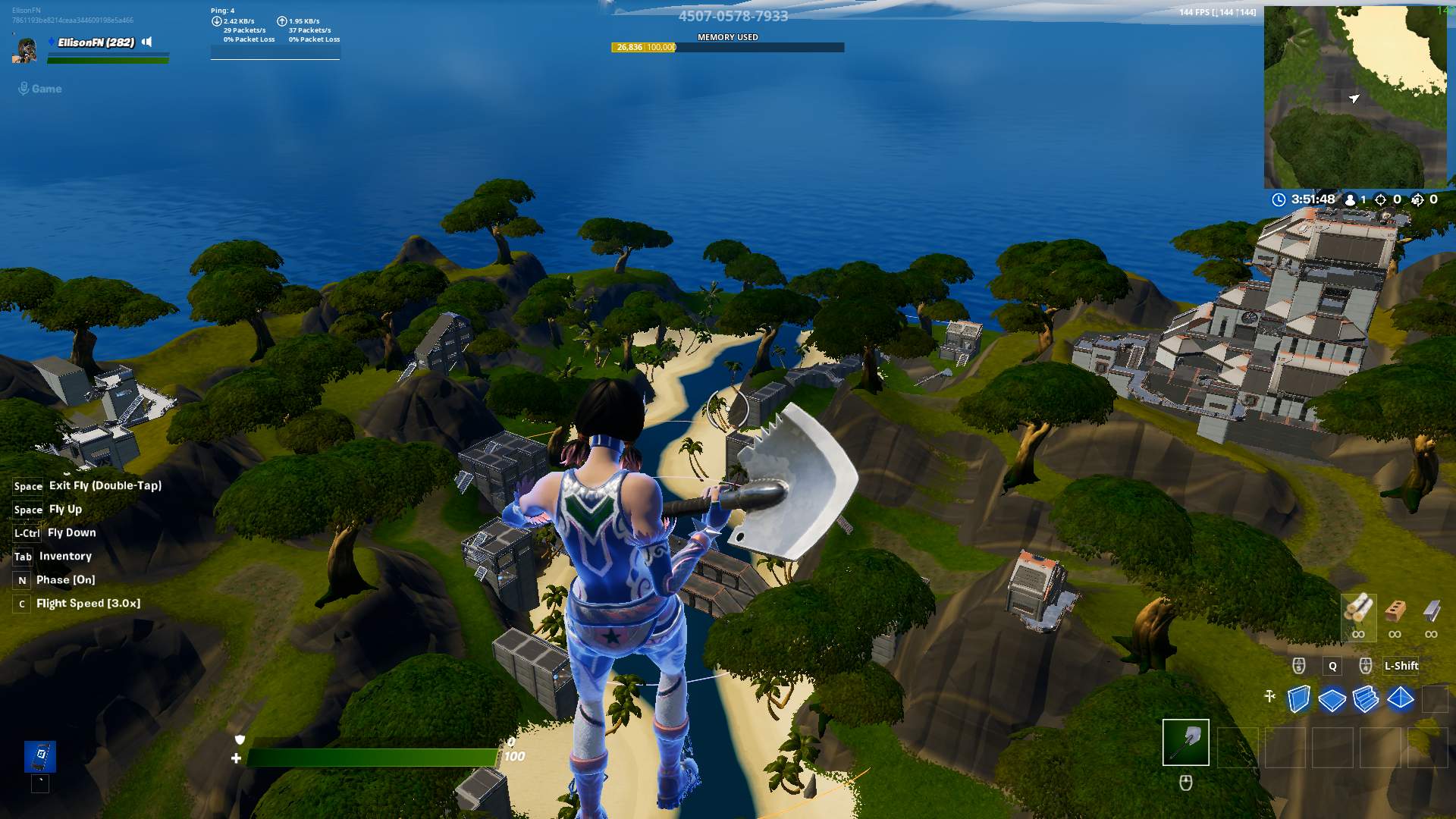Open the Creative phone tool icon
This screenshot has width=1456, height=819.
(x=42, y=755)
